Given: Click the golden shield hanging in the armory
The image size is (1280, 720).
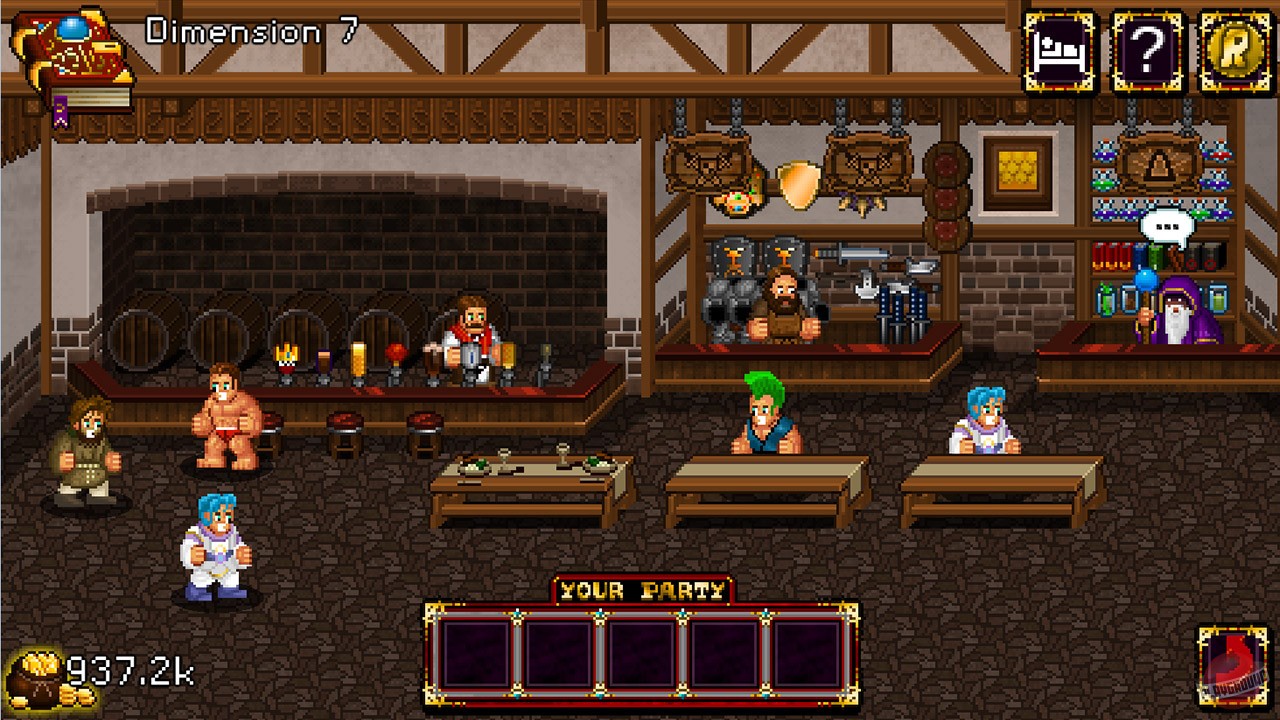Looking at the screenshot, I should (x=799, y=184).
